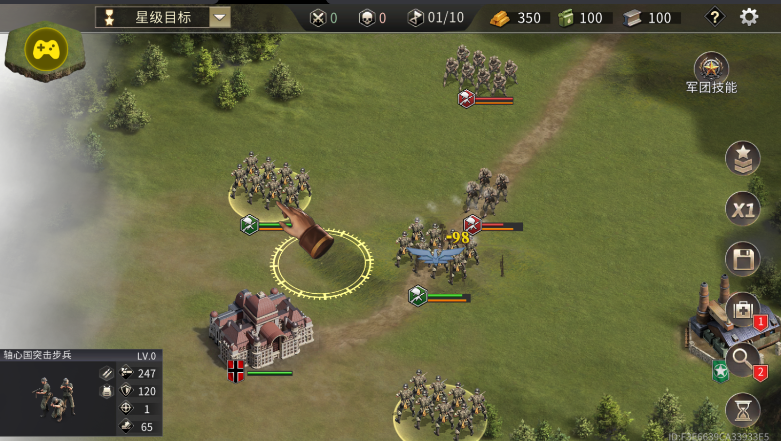Open the gear settings menu
Screen dimensions: 781x441
point(748,17)
